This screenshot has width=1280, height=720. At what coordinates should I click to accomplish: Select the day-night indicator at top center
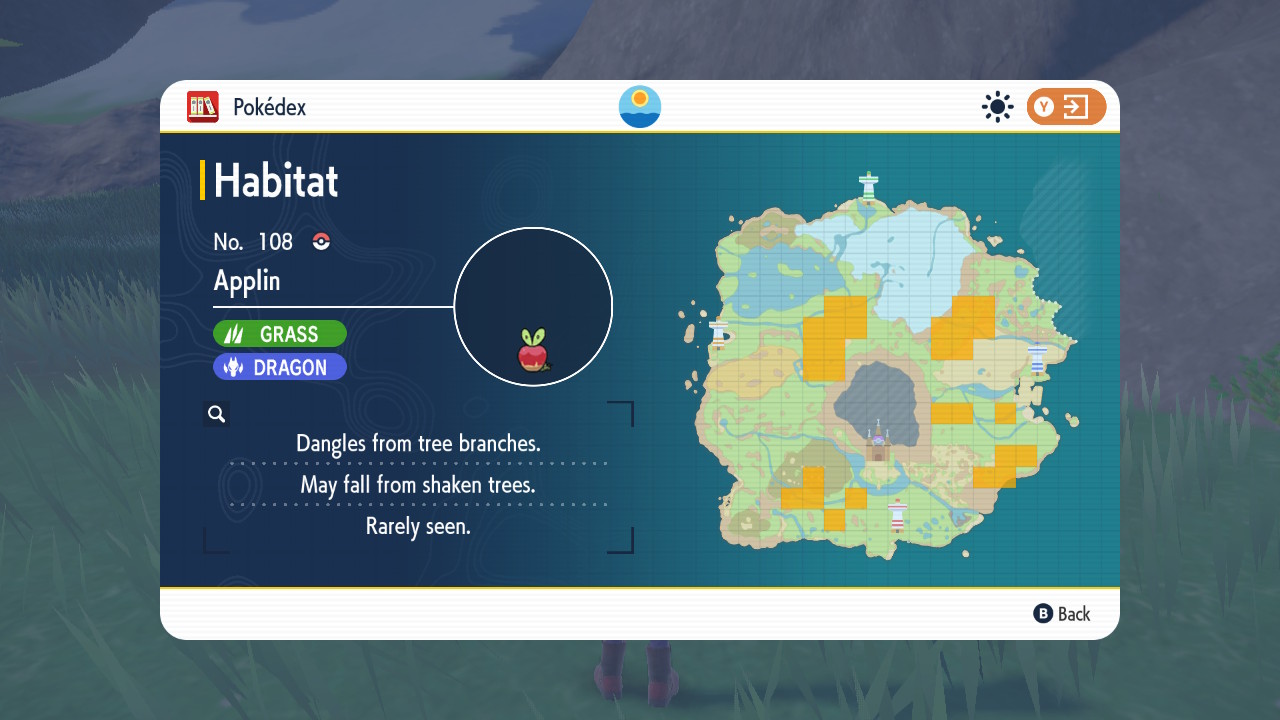pyautogui.click(x=639, y=107)
